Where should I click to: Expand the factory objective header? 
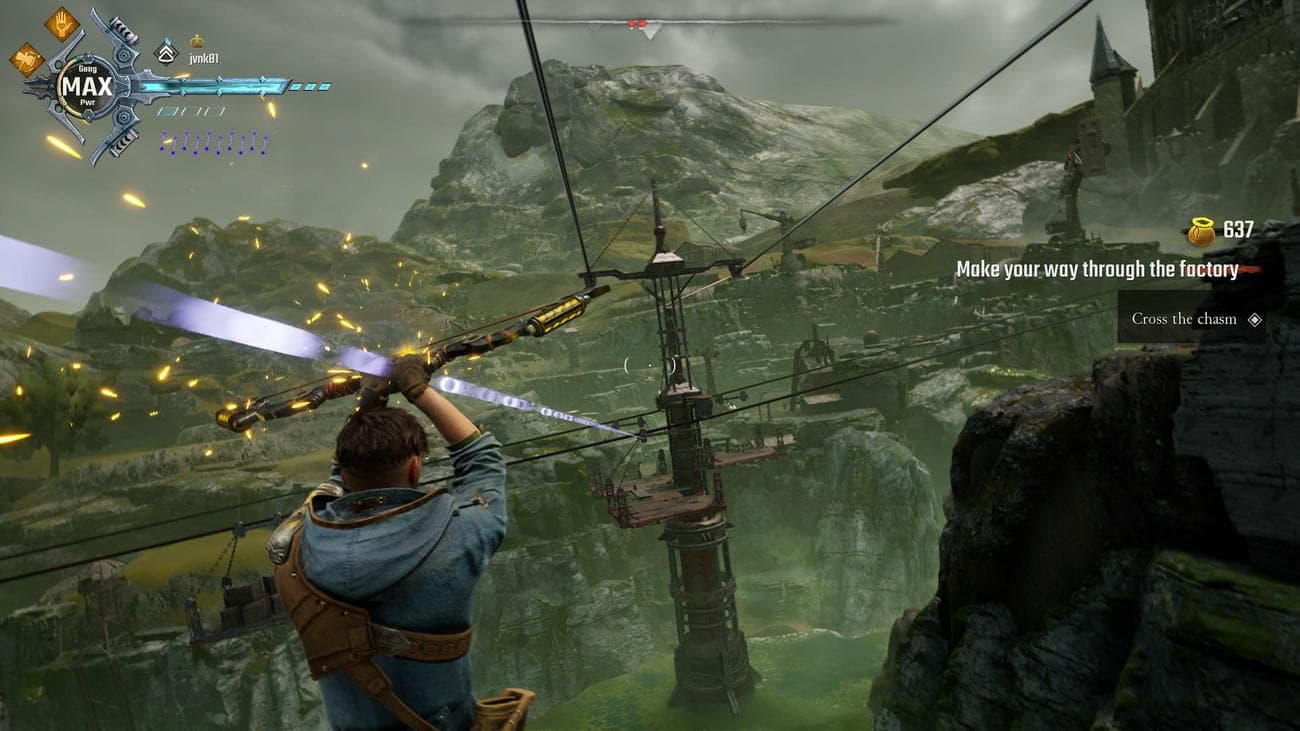[1095, 269]
